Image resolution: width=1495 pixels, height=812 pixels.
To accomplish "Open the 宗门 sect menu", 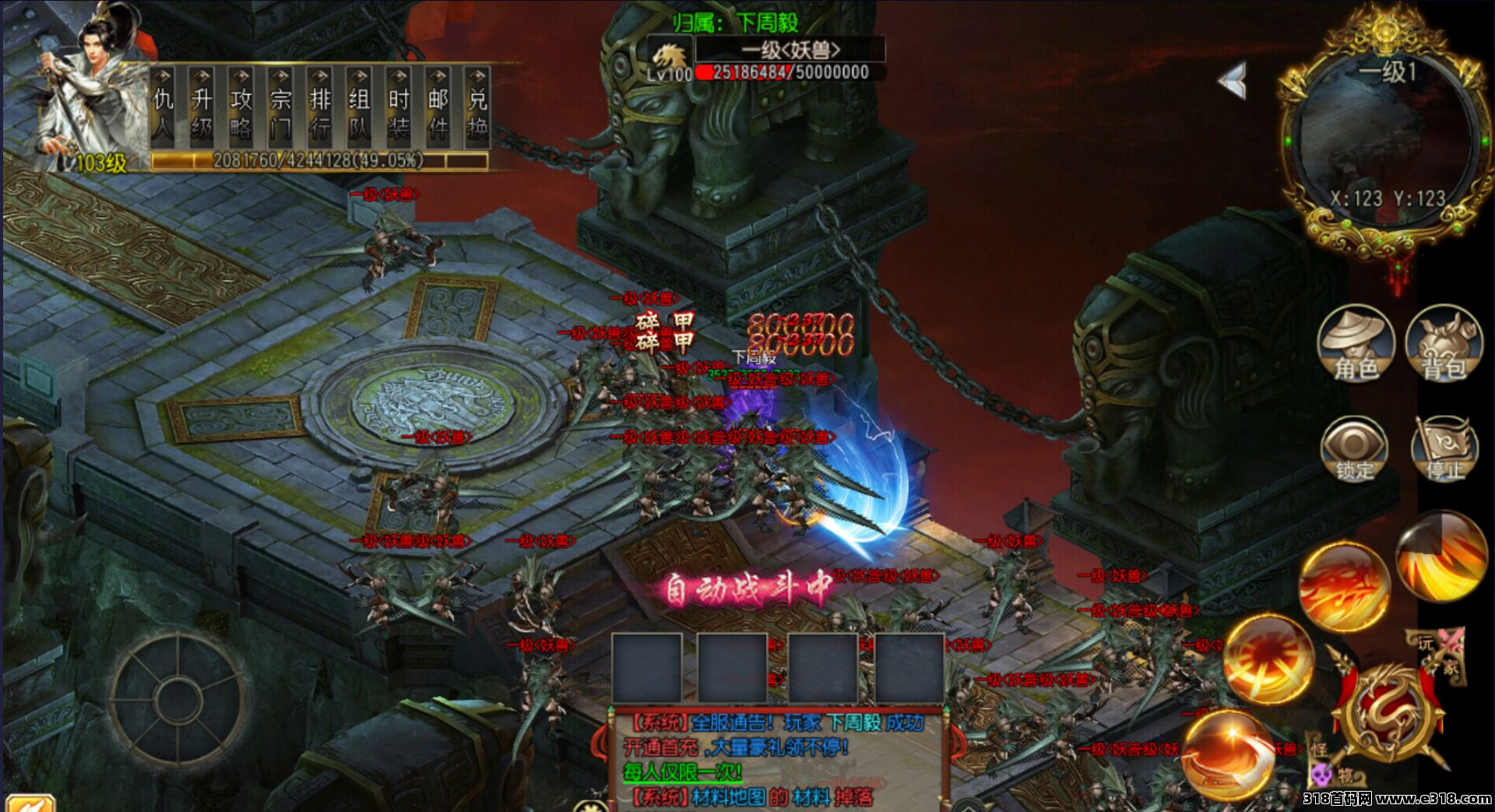I will pos(280,109).
